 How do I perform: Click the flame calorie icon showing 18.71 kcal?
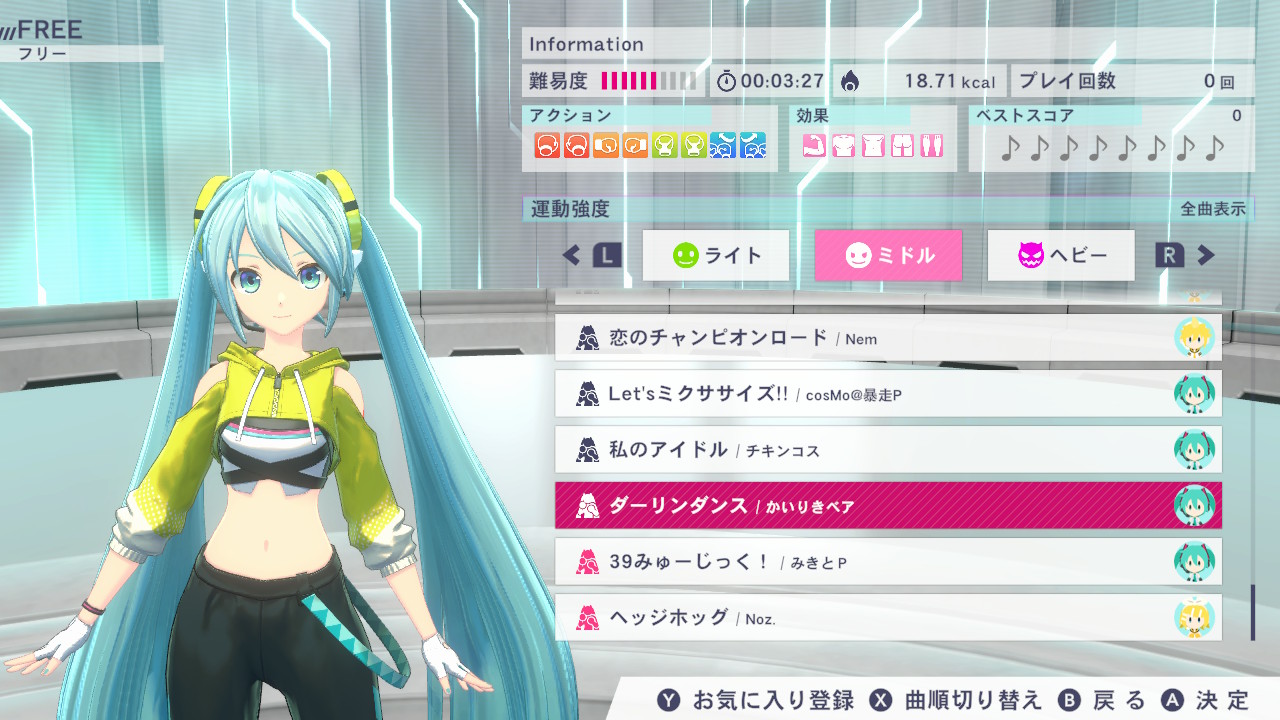click(x=852, y=79)
